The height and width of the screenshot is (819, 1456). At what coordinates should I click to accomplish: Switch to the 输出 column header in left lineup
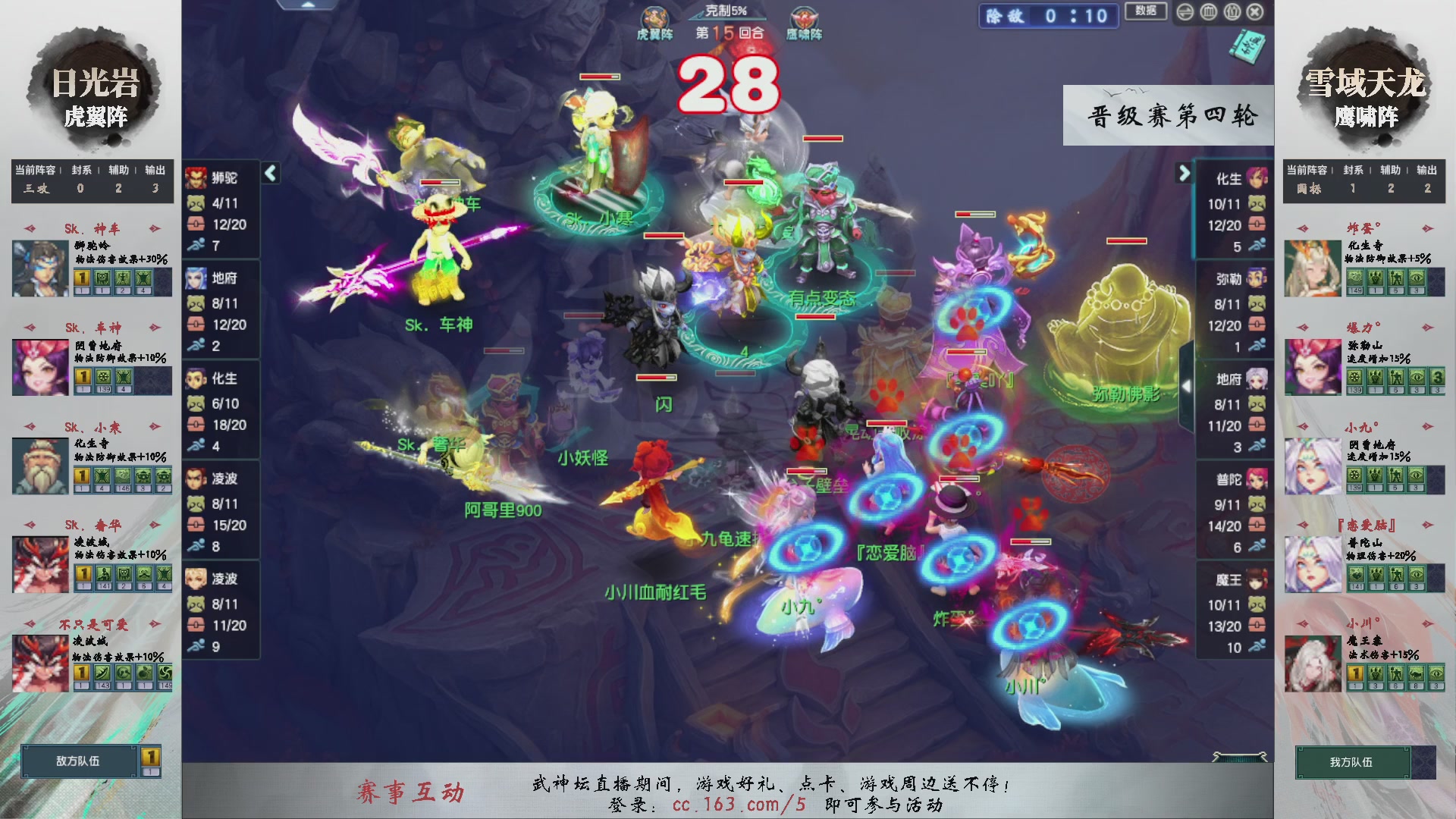155,171
